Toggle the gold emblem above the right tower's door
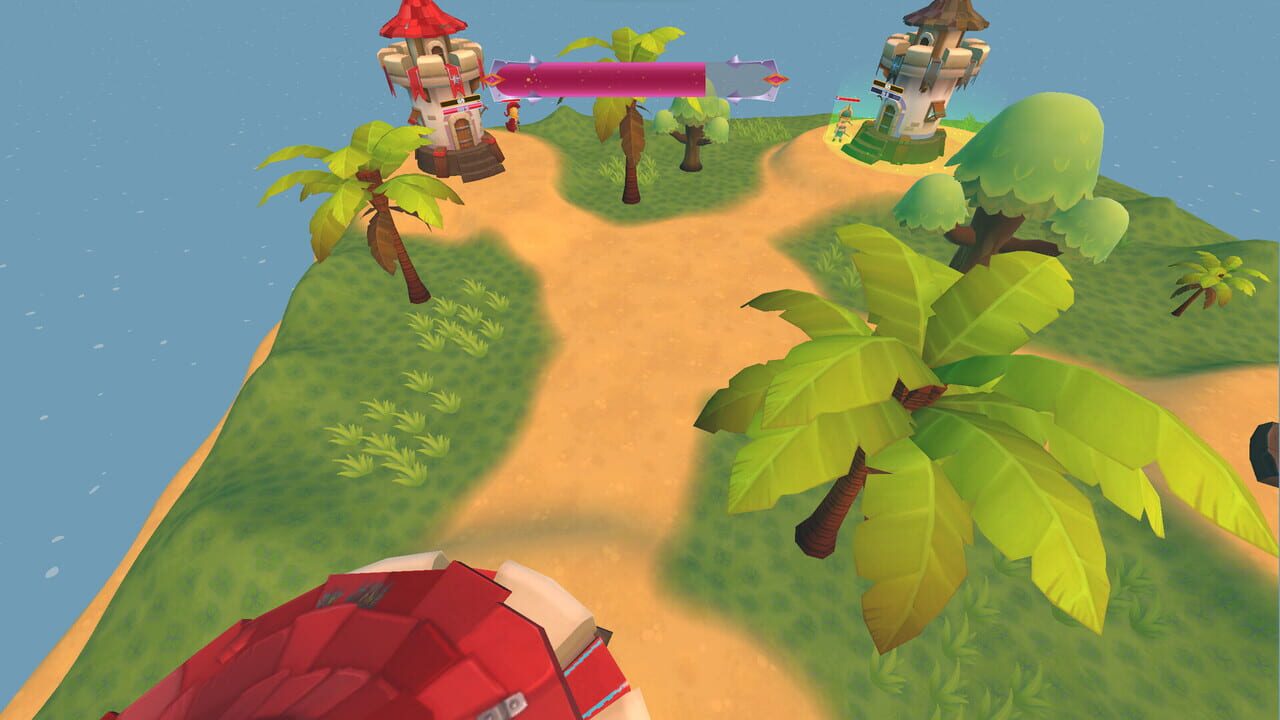1280x720 pixels. point(886,85)
